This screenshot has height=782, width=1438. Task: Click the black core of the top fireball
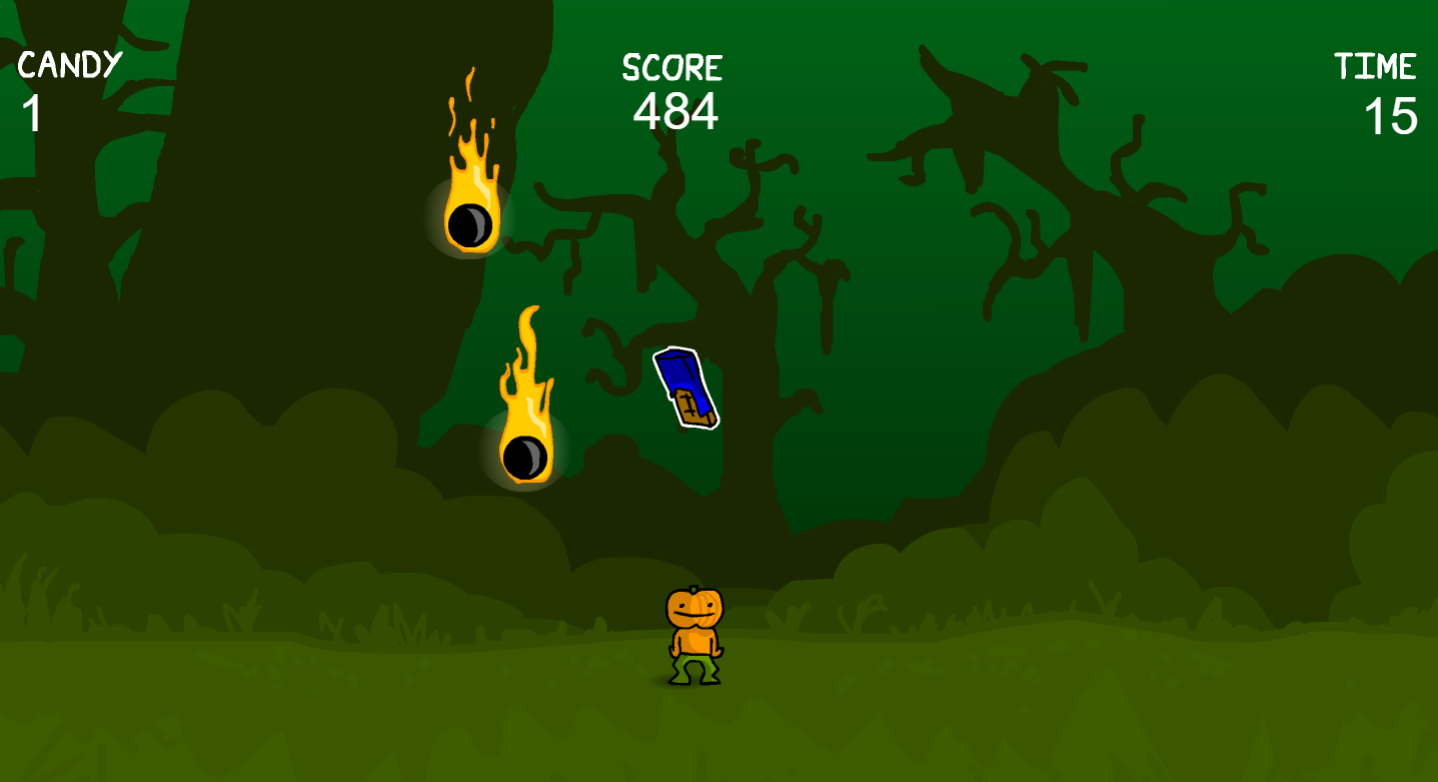click(468, 226)
